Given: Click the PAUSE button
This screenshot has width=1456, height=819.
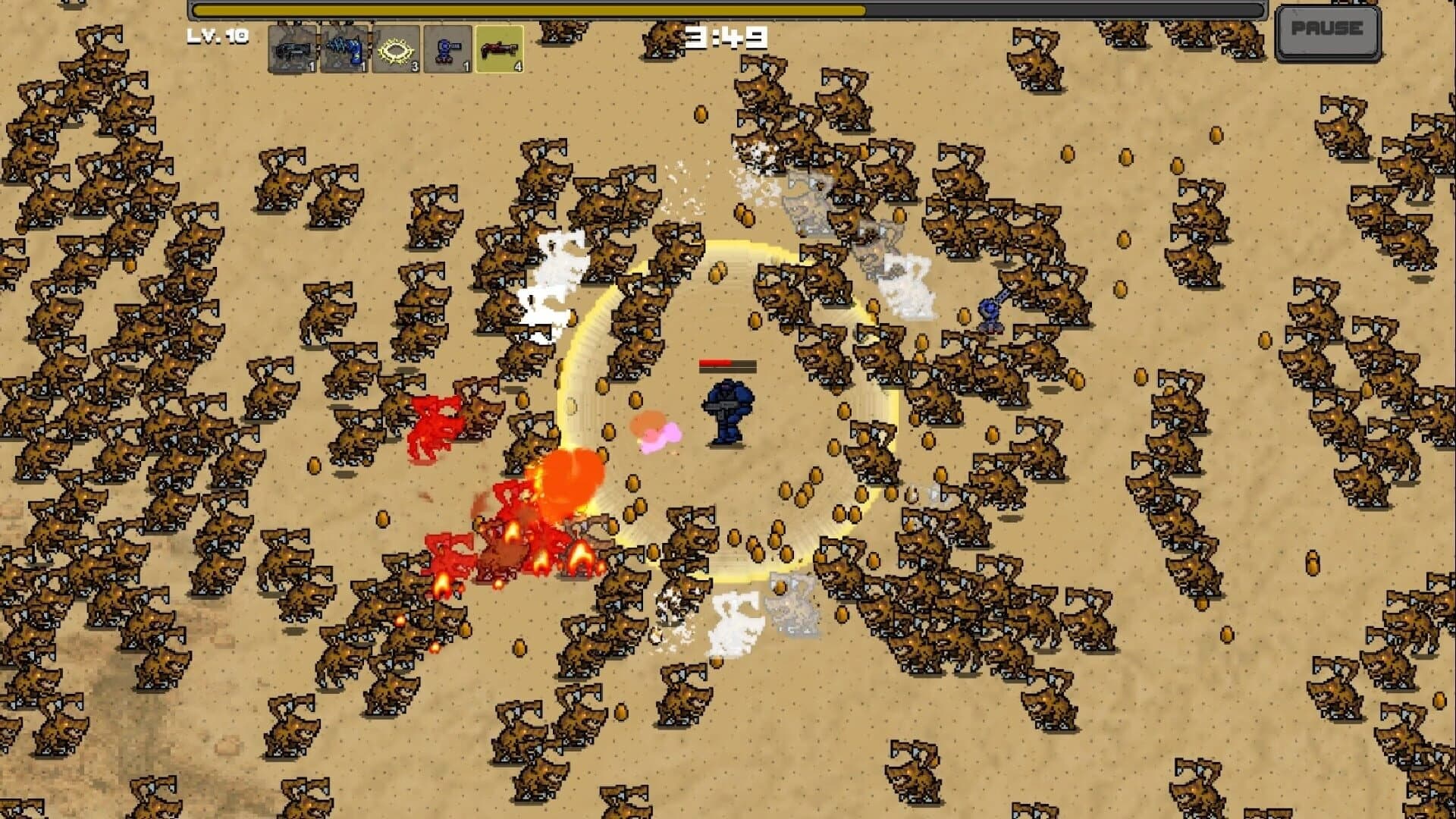Looking at the screenshot, I should (x=1328, y=32).
